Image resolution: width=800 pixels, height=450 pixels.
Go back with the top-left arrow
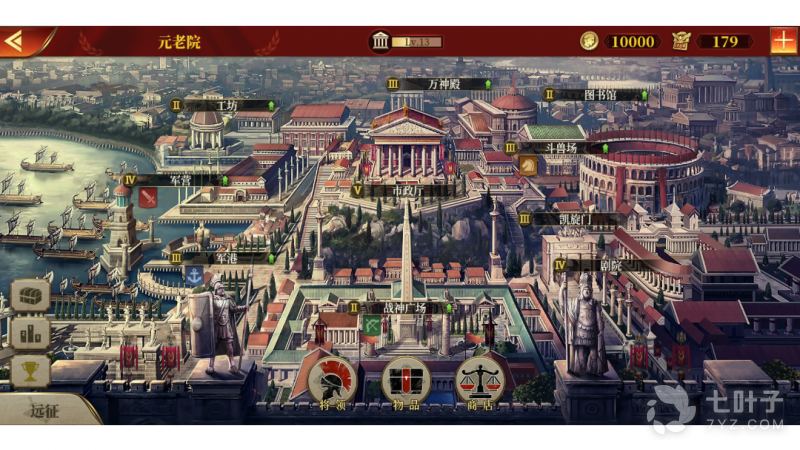(x=16, y=41)
